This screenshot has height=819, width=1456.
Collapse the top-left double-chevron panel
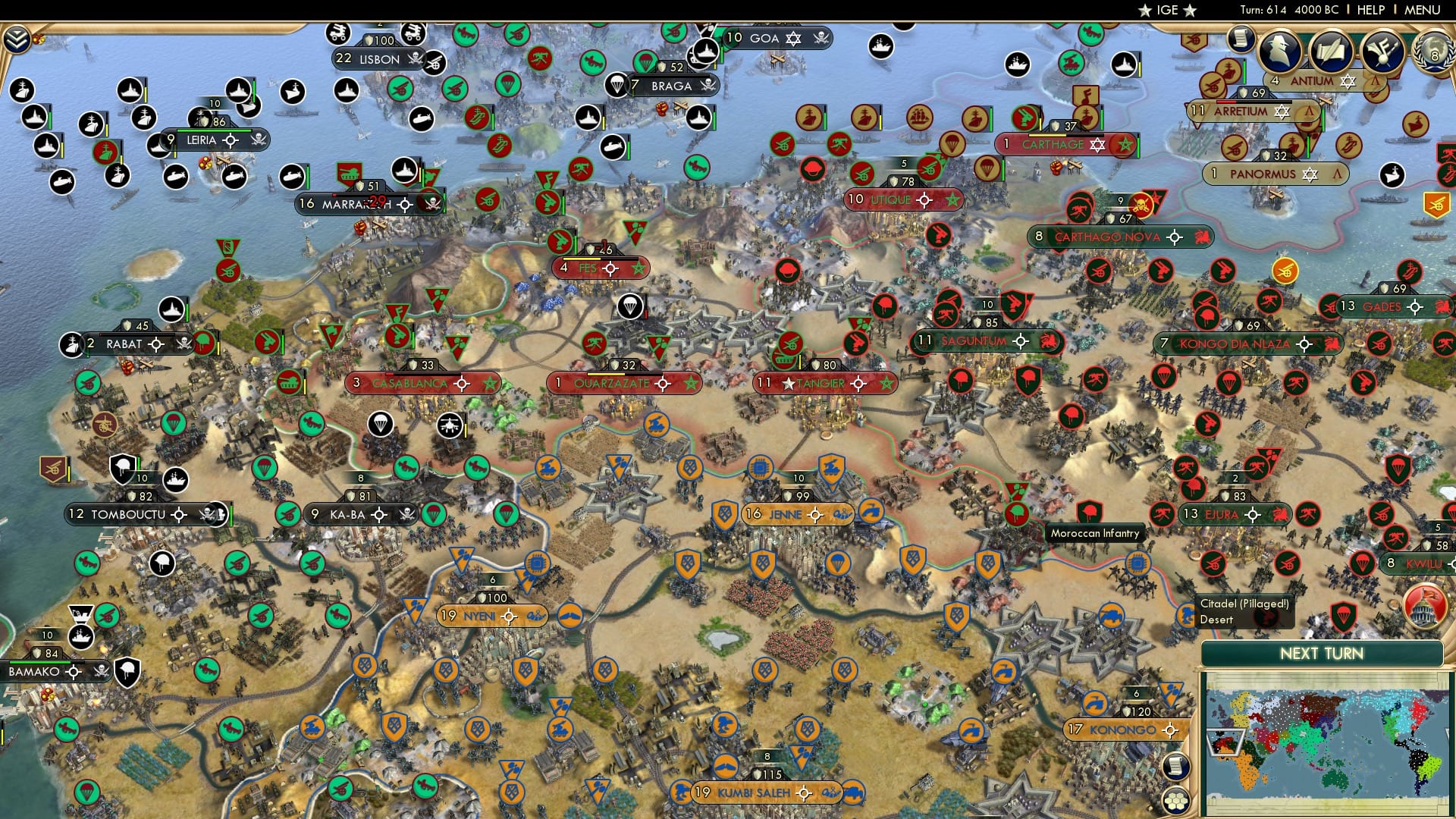(x=15, y=39)
